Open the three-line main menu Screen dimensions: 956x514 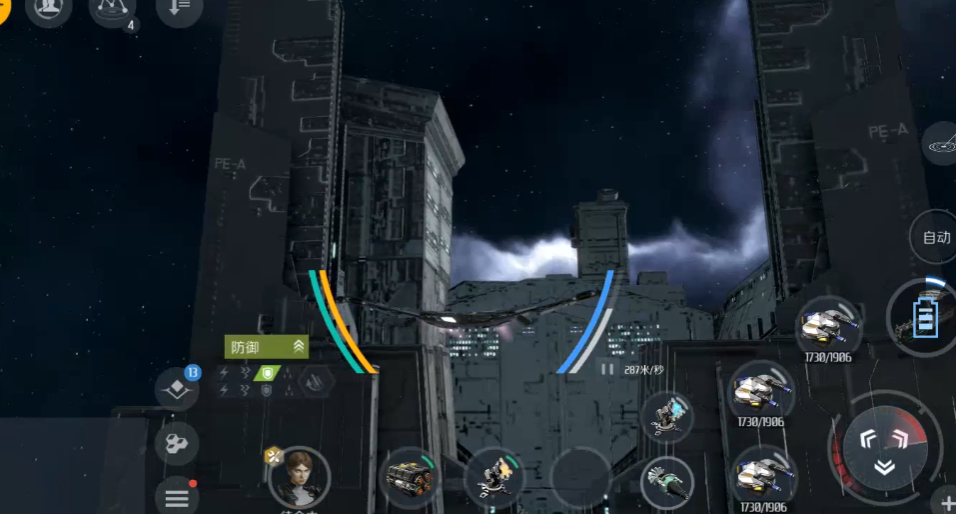pyautogui.click(x=176, y=496)
